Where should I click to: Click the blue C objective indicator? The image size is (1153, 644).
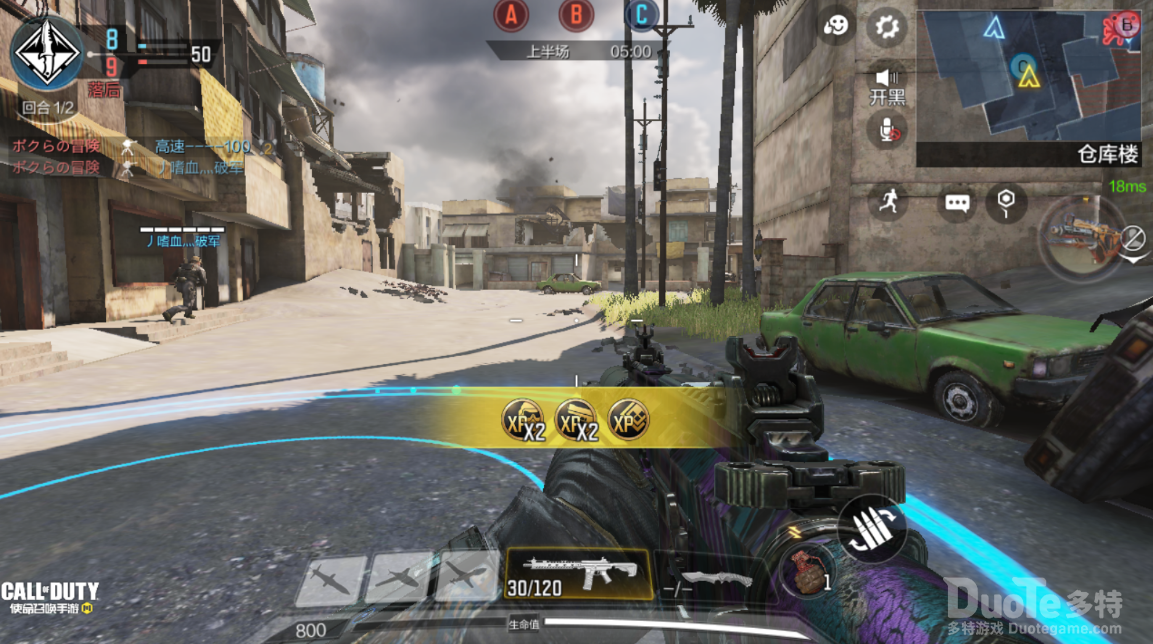pos(641,15)
